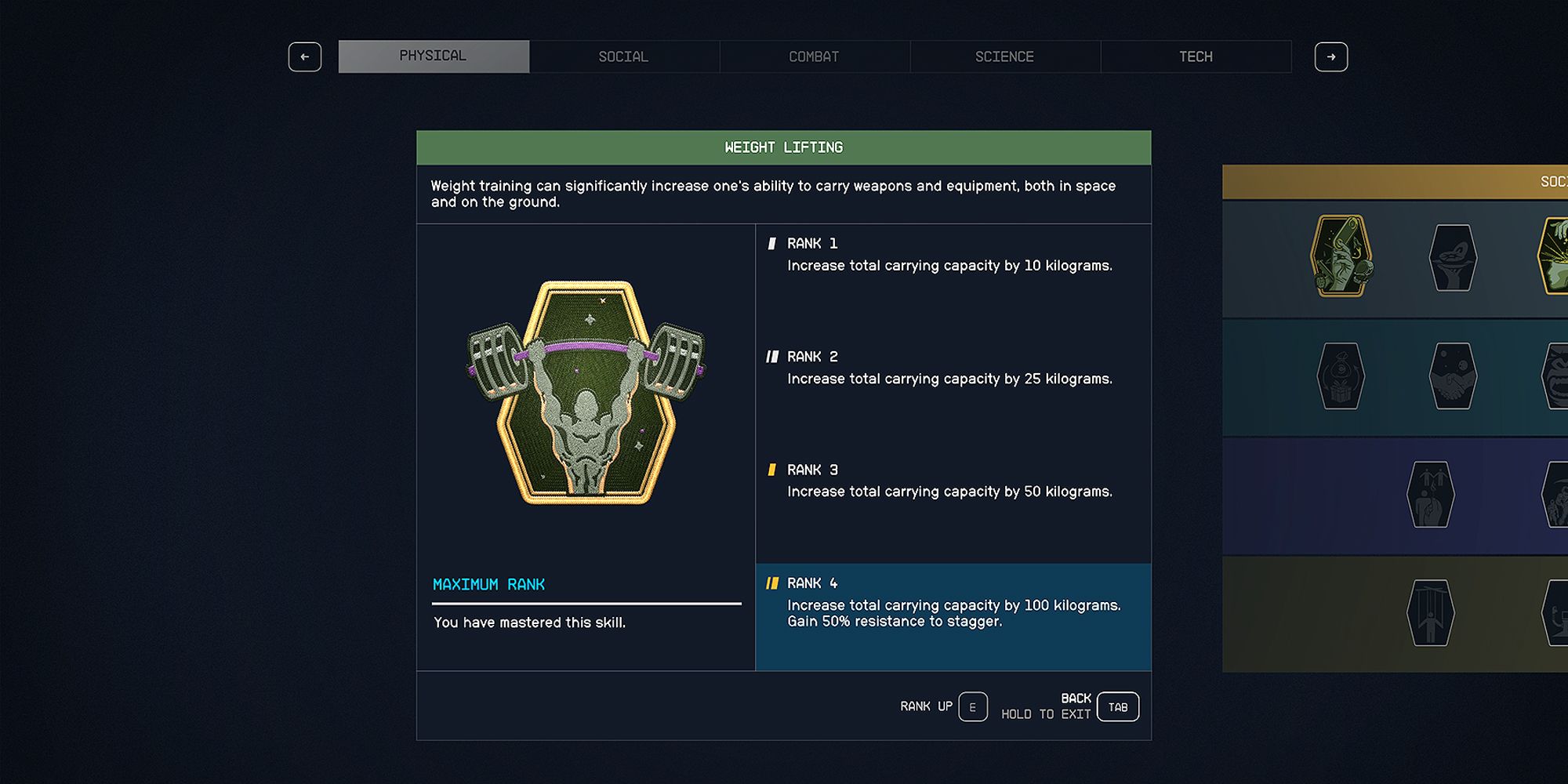The width and height of the screenshot is (1568, 784).
Task: Switch to the COMBAT tab
Action: (x=814, y=56)
